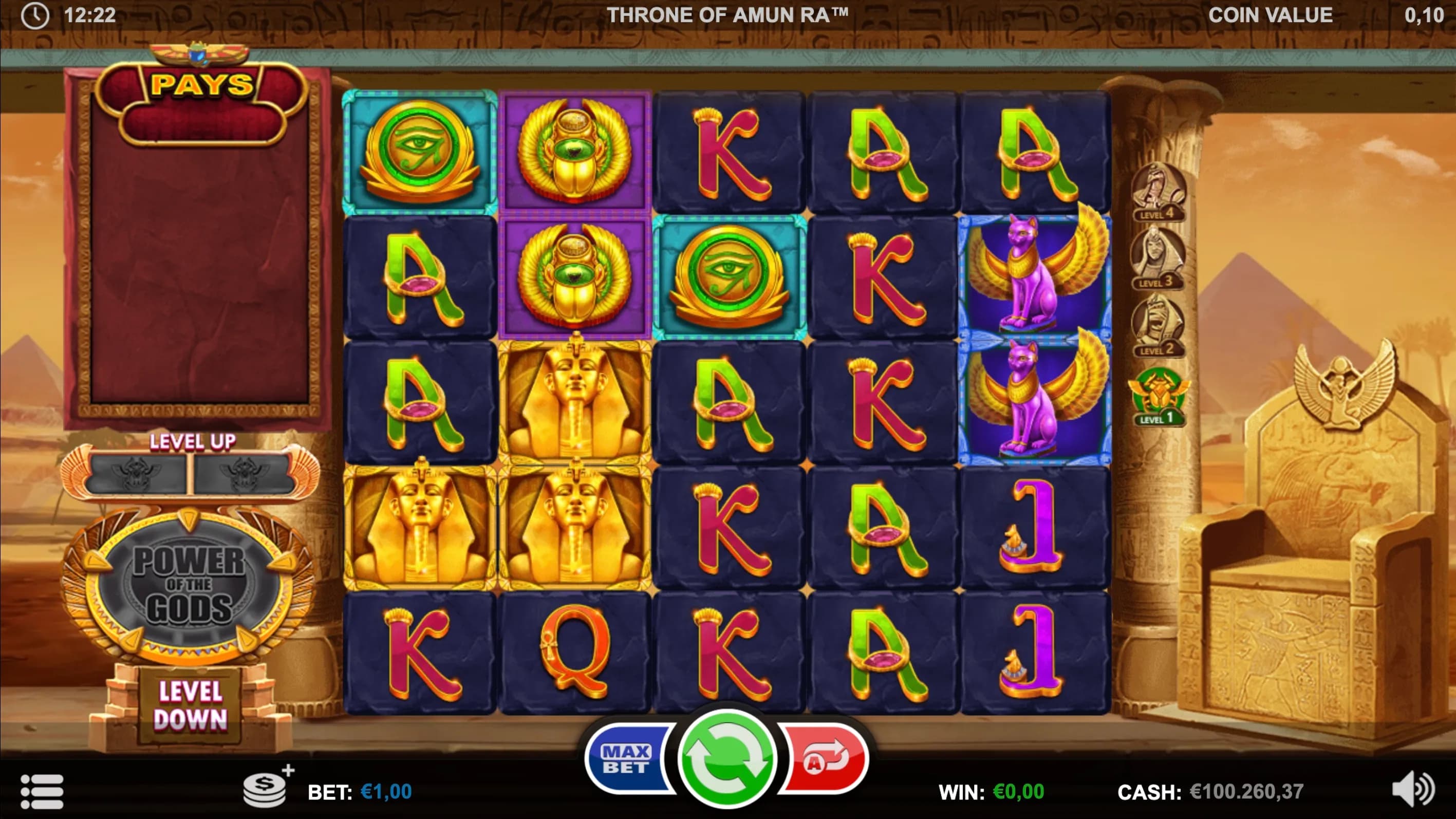Click the Level Down sign
Viewport: 1456px width, 819px height.
191,705
